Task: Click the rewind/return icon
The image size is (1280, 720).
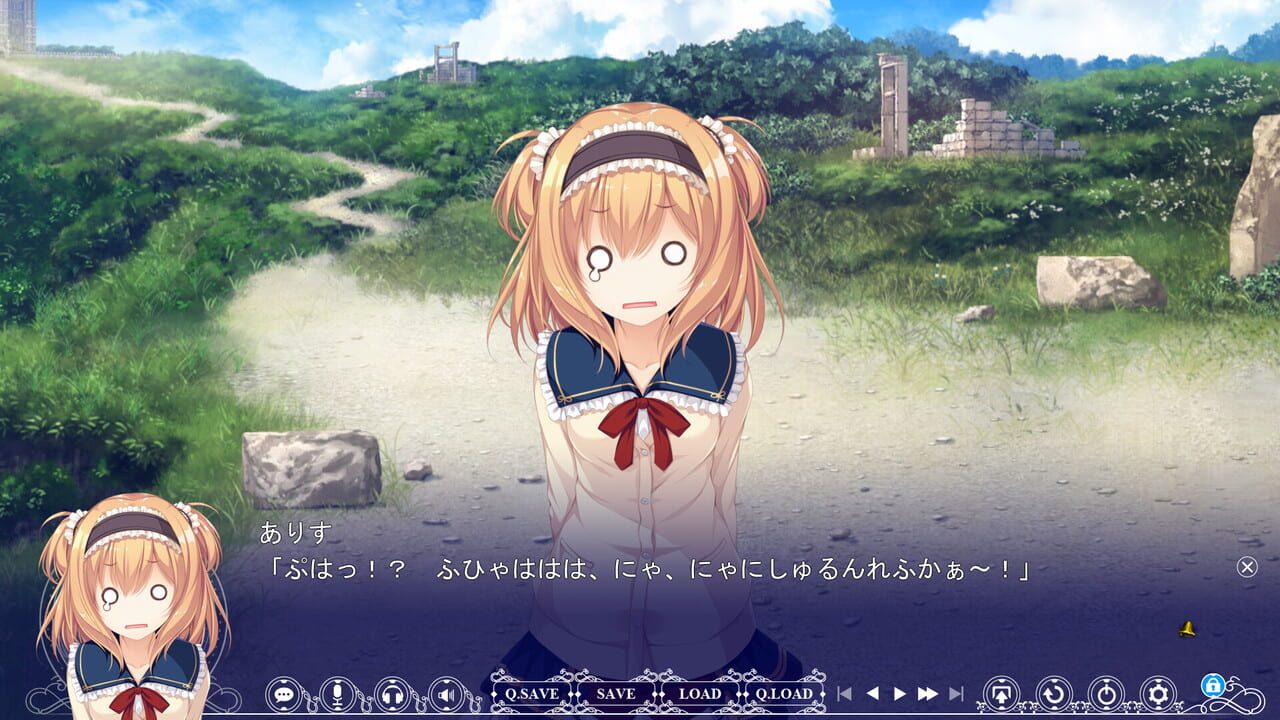Action: tap(1054, 692)
